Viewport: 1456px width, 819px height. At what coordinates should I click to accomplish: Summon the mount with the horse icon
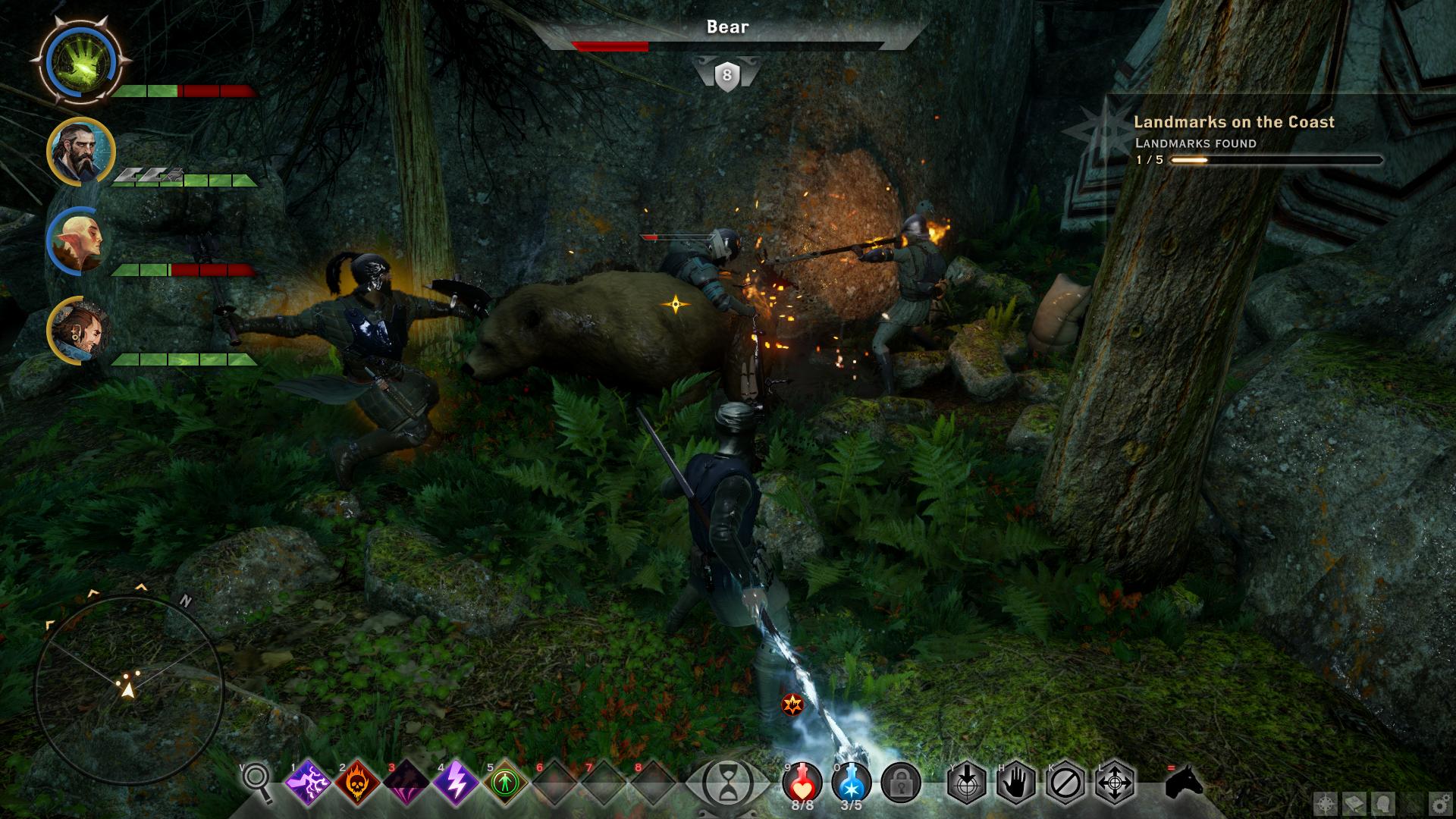coord(1185,781)
